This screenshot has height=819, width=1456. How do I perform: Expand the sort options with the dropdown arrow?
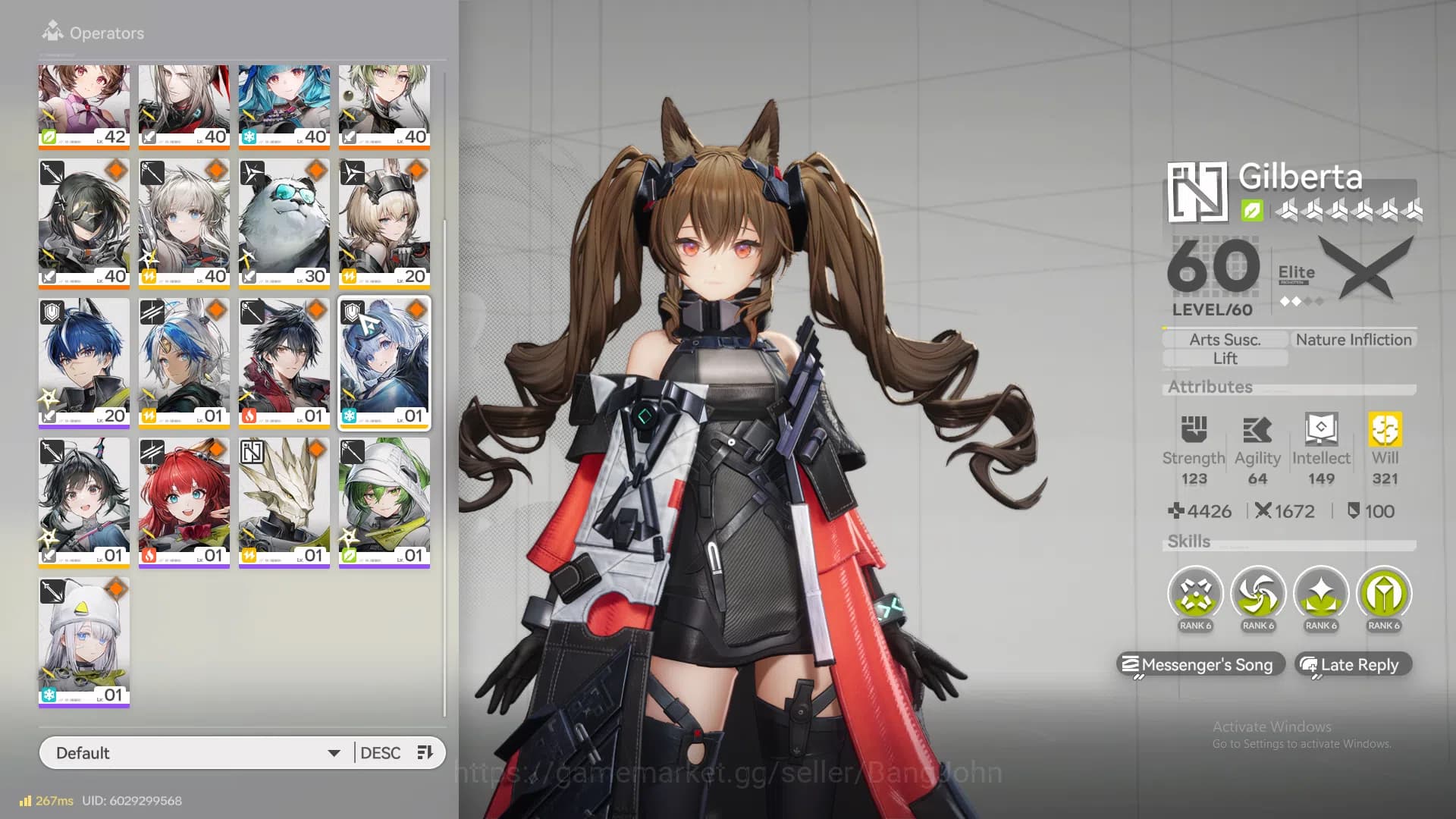tap(334, 752)
